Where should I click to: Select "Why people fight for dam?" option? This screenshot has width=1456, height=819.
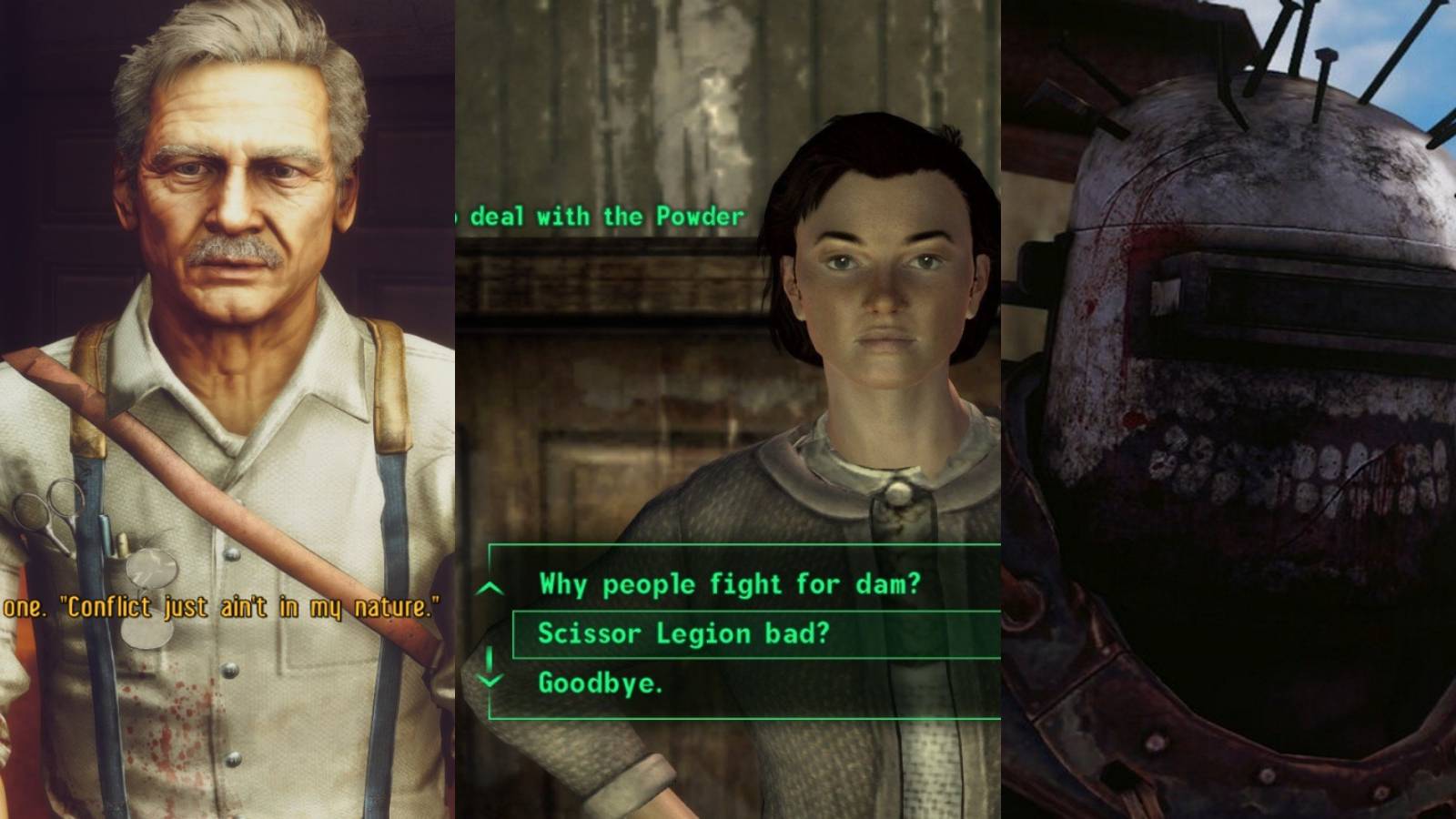coord(728,586)
